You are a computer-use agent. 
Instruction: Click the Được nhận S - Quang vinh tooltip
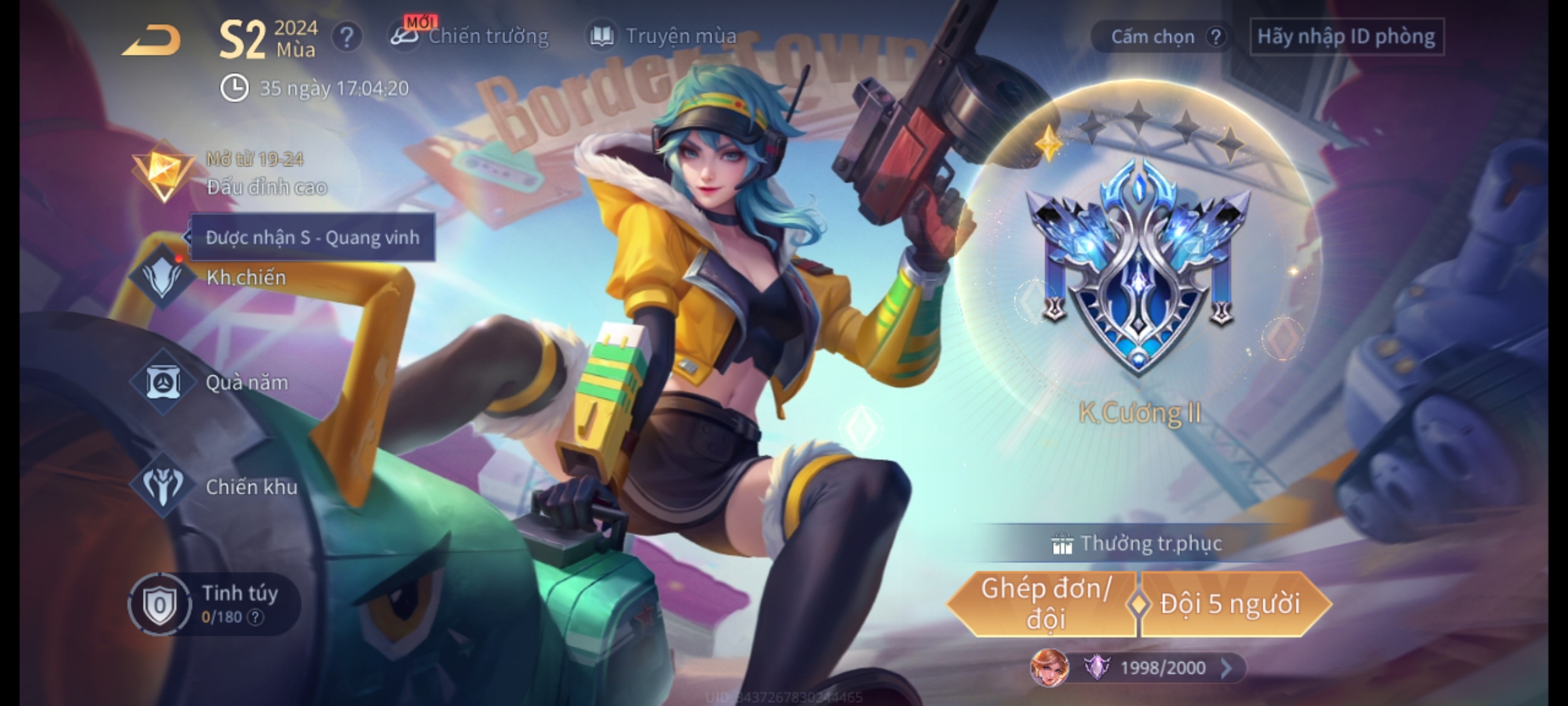point(312,237)
